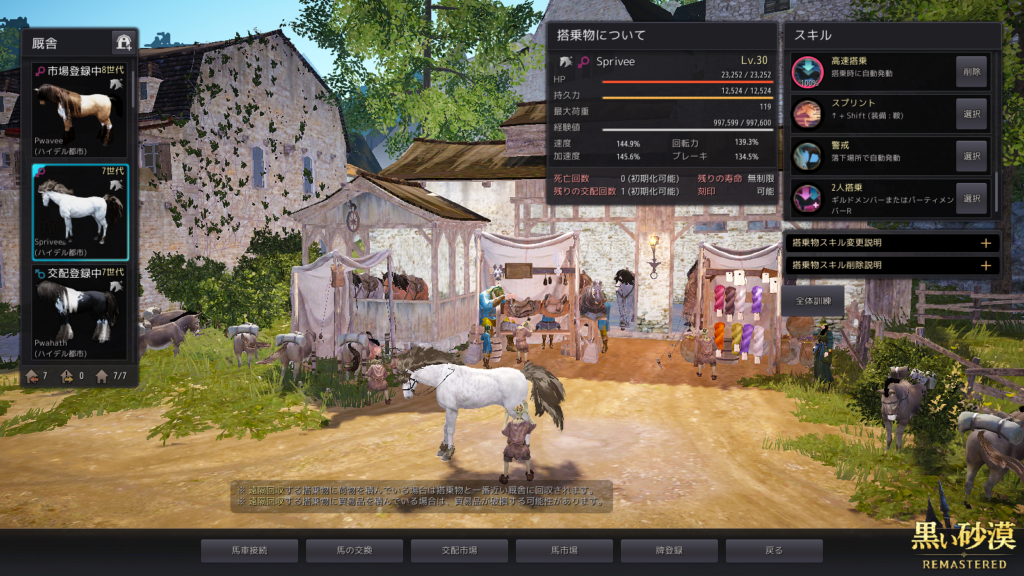
Task: Open the 交配市場 breeding market
Action: click(x=459, y=550)
